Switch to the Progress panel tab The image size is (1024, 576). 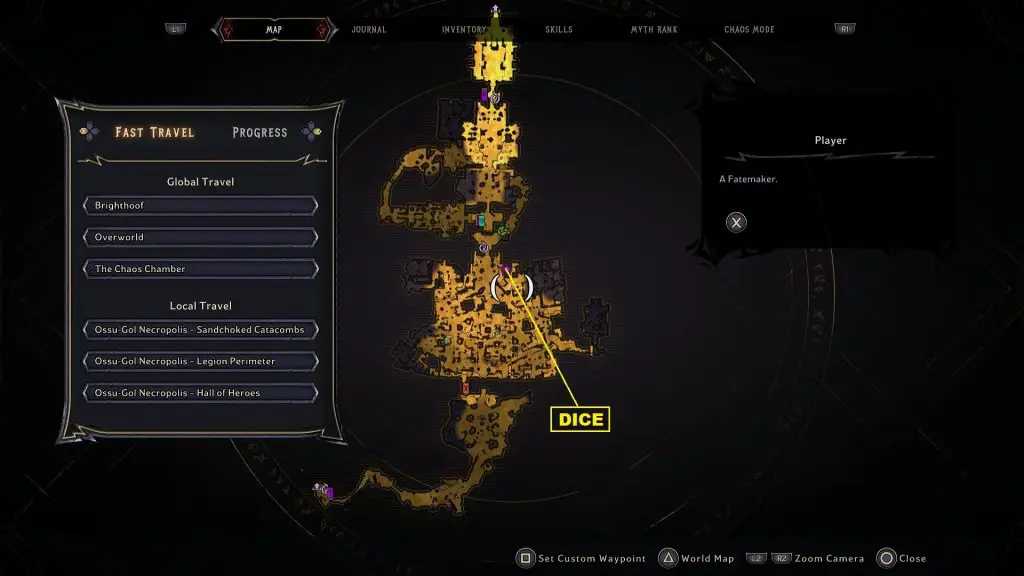[259, 132]
